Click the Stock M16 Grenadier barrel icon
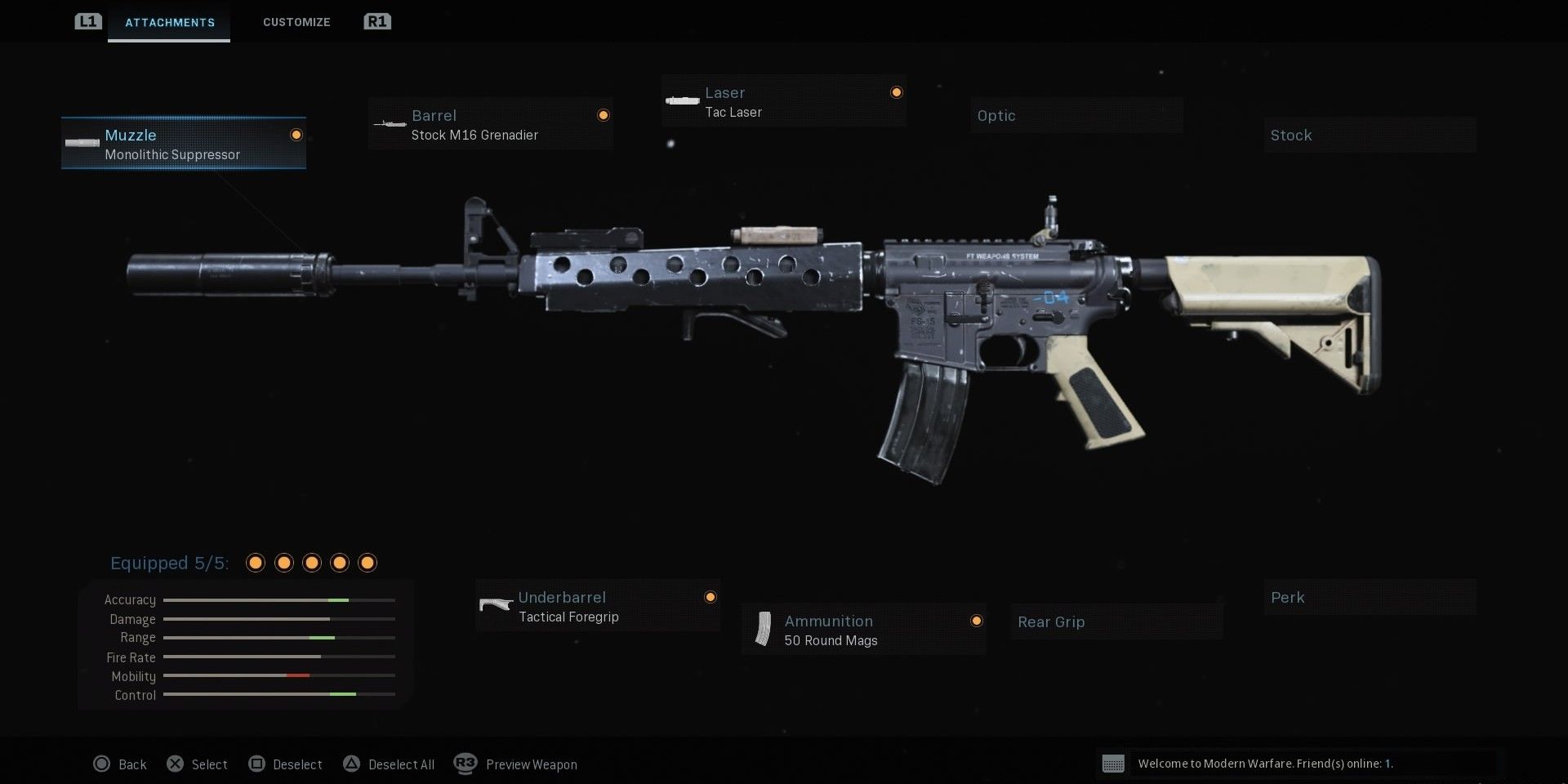Viewport: 1568px width, 784px height. tap(390, 122)
